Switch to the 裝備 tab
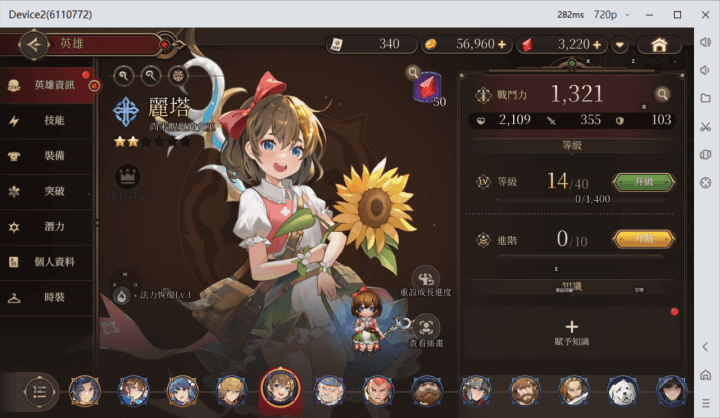Viewport: 720px width, 418px height. pyautogui.click(x=50, y=156)
